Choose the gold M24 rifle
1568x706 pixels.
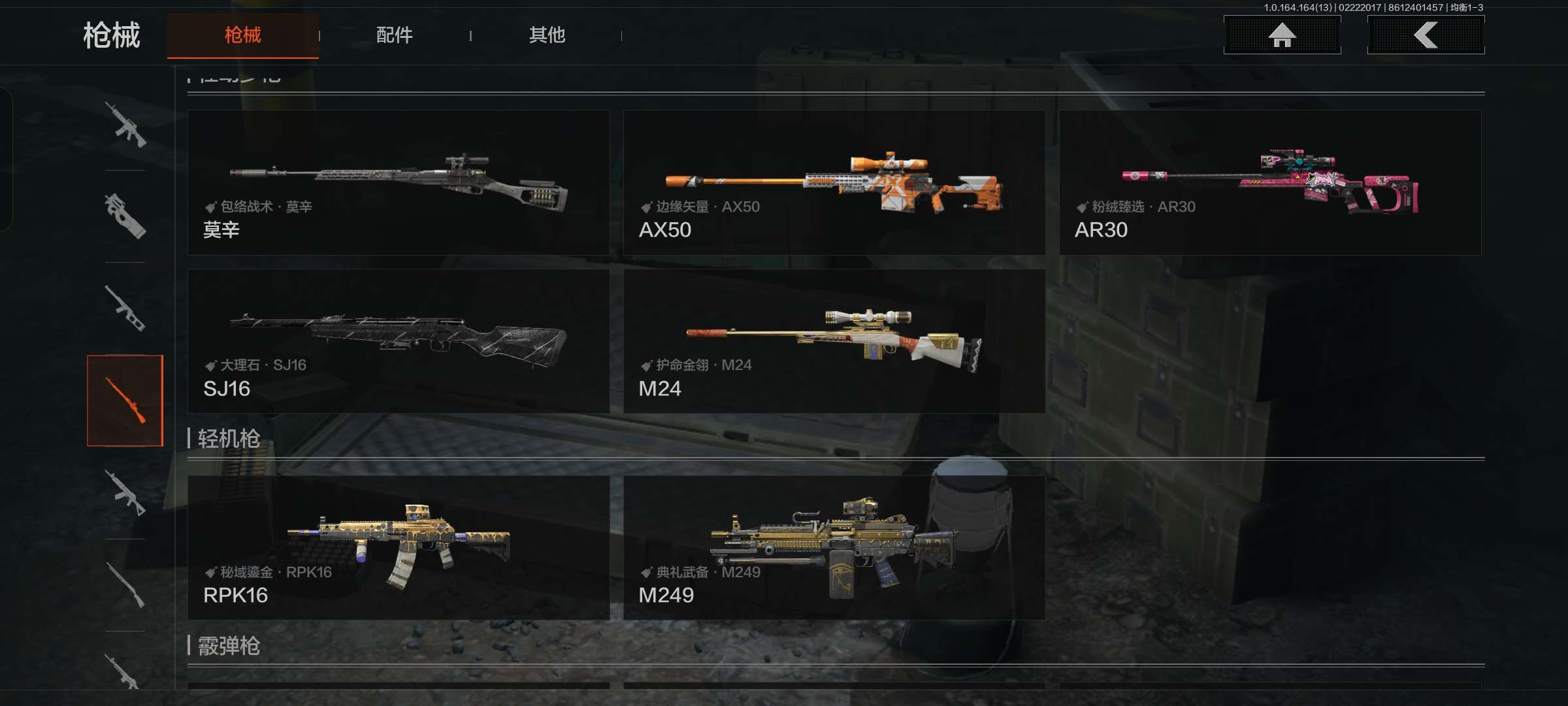(x=834, y=341)
